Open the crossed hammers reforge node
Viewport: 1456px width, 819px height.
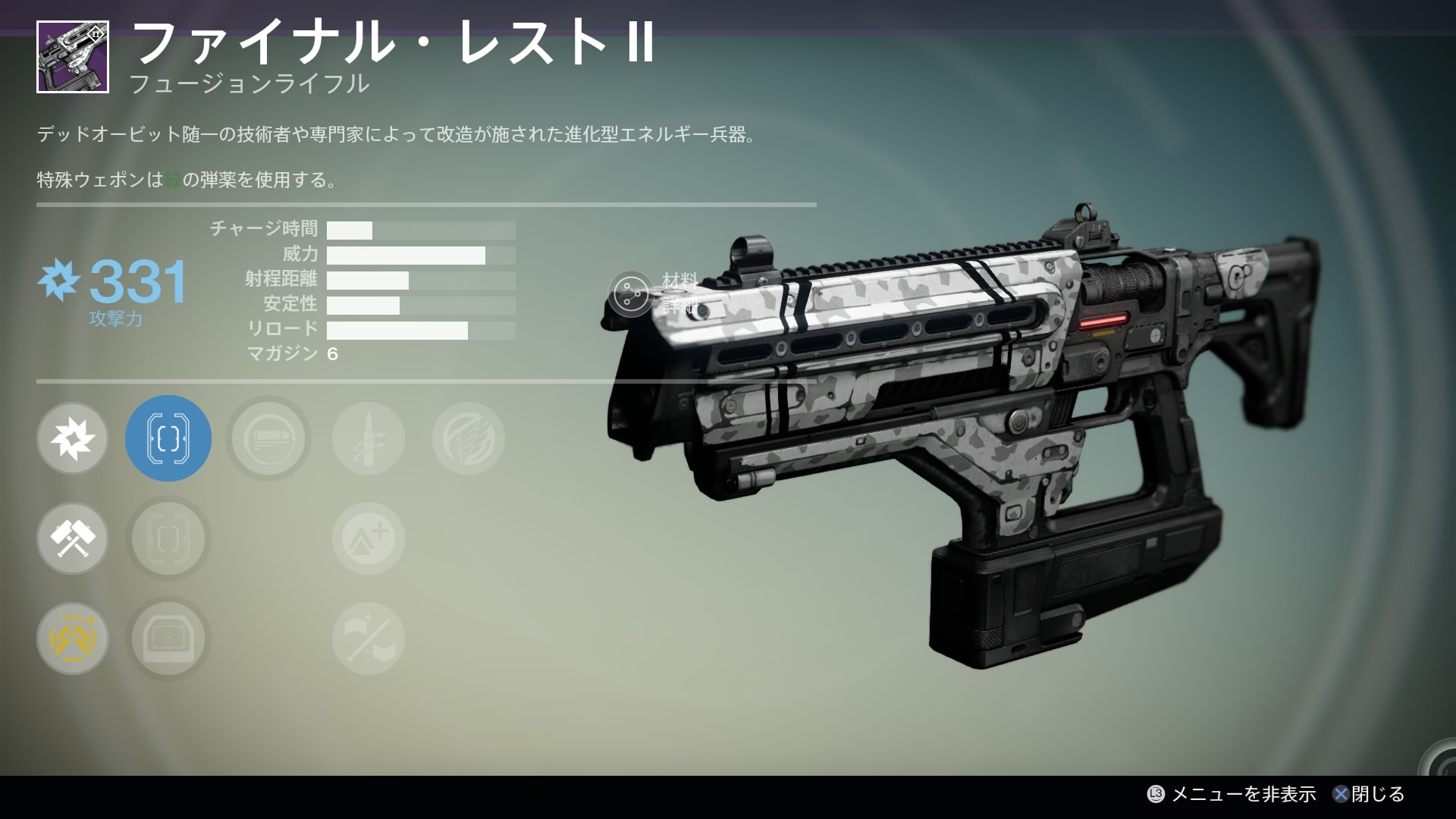73,538
